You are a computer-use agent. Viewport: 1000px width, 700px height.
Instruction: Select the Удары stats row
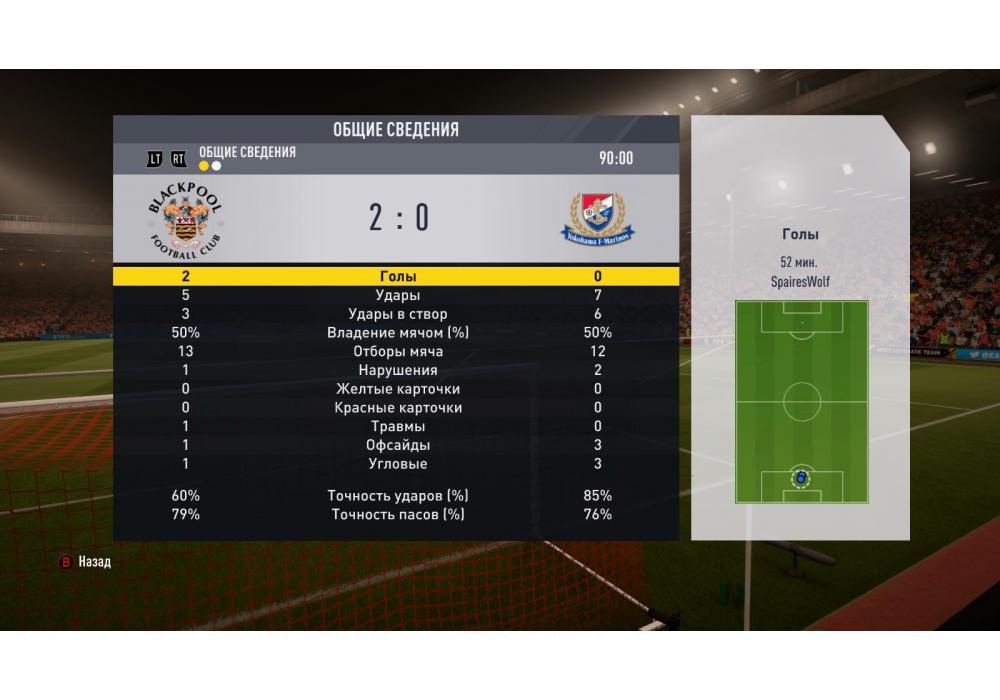point(397,295)
